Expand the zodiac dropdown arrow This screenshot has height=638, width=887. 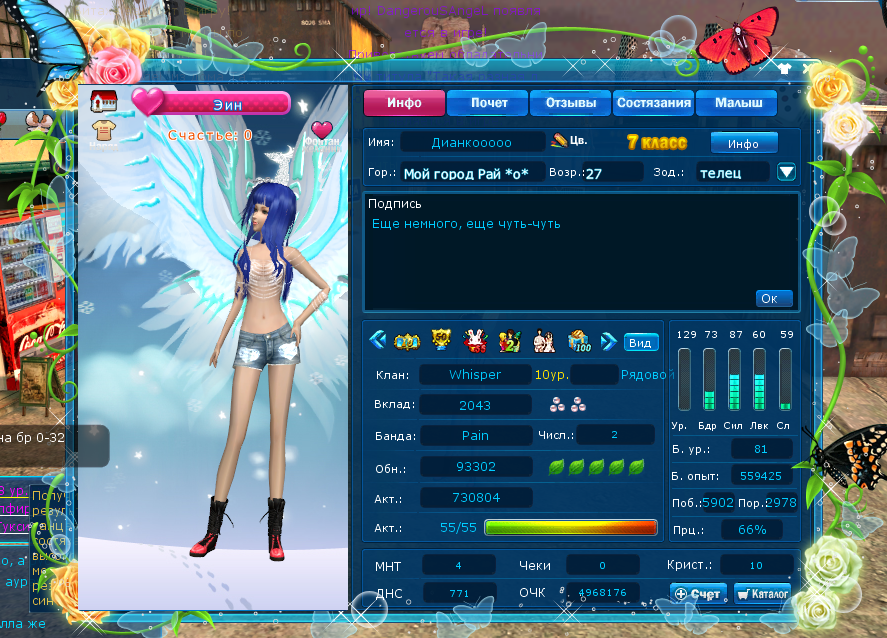pos(786,172)
